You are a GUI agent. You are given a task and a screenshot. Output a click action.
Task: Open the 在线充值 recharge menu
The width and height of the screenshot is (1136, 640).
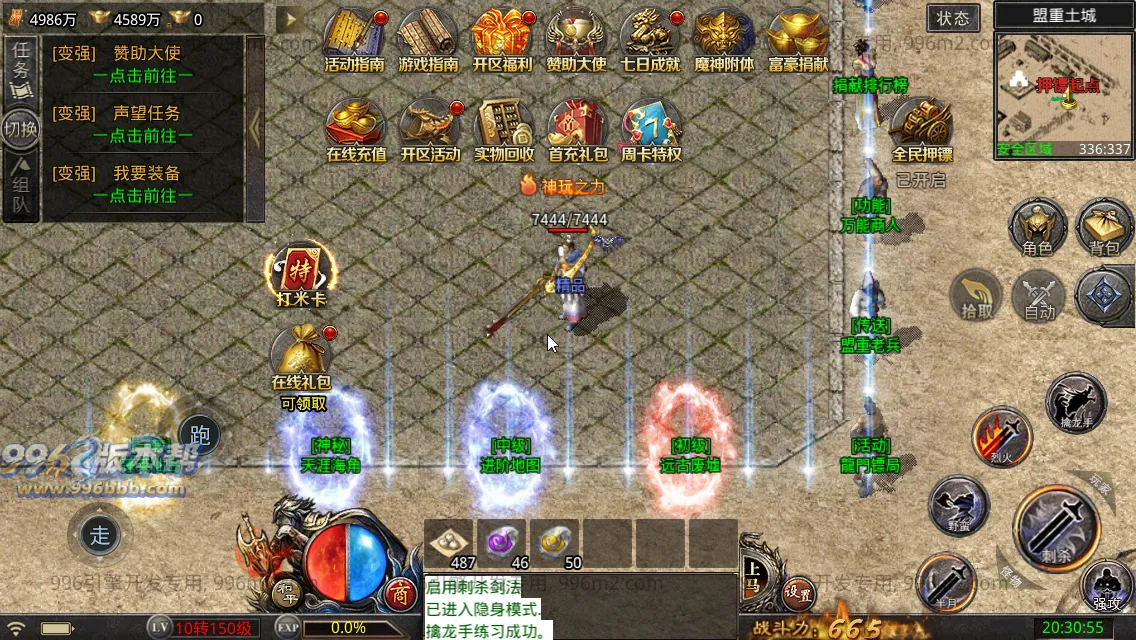click(355, 128)
